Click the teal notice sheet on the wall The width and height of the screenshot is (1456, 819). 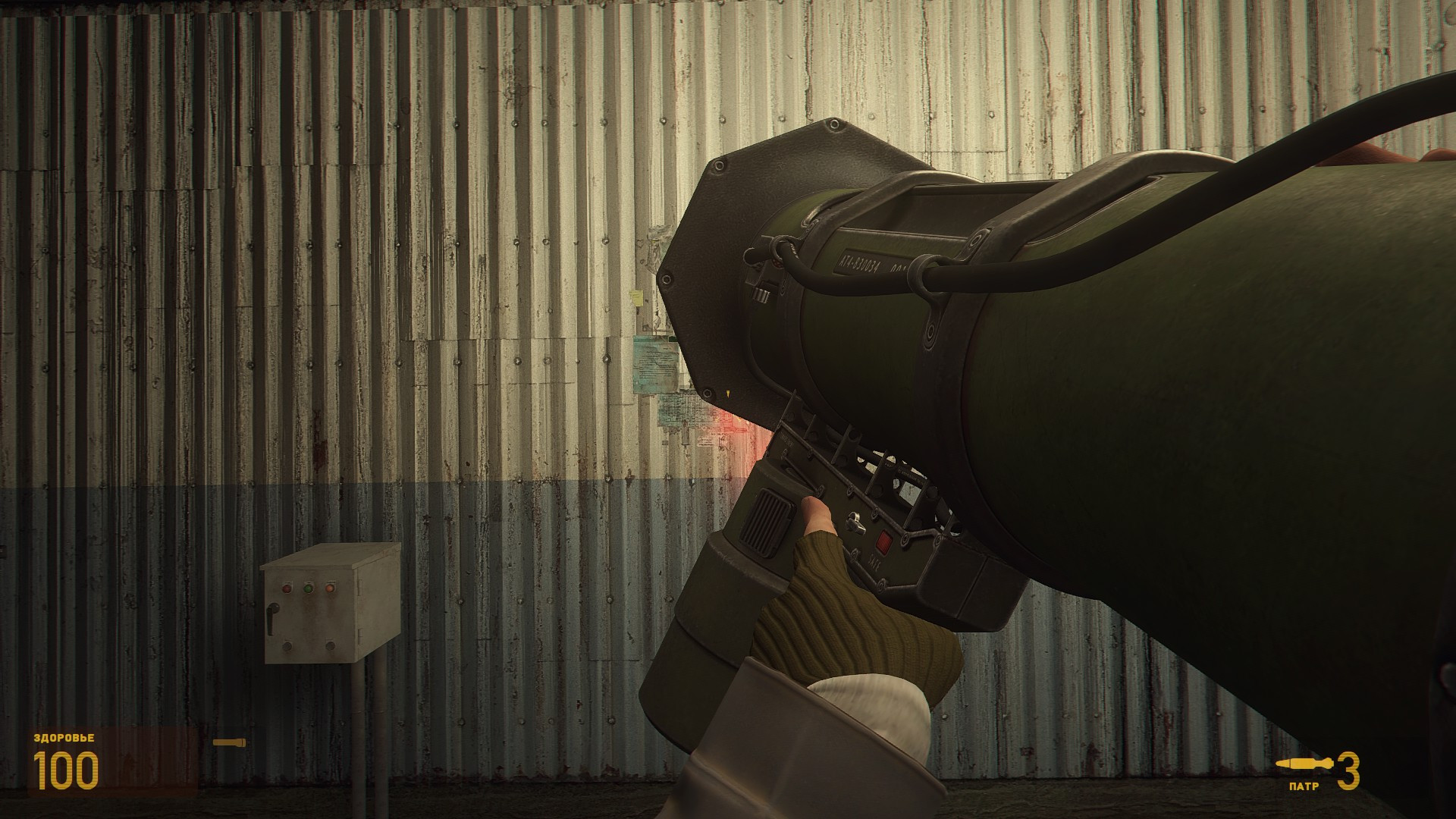(x=656, y=362)
